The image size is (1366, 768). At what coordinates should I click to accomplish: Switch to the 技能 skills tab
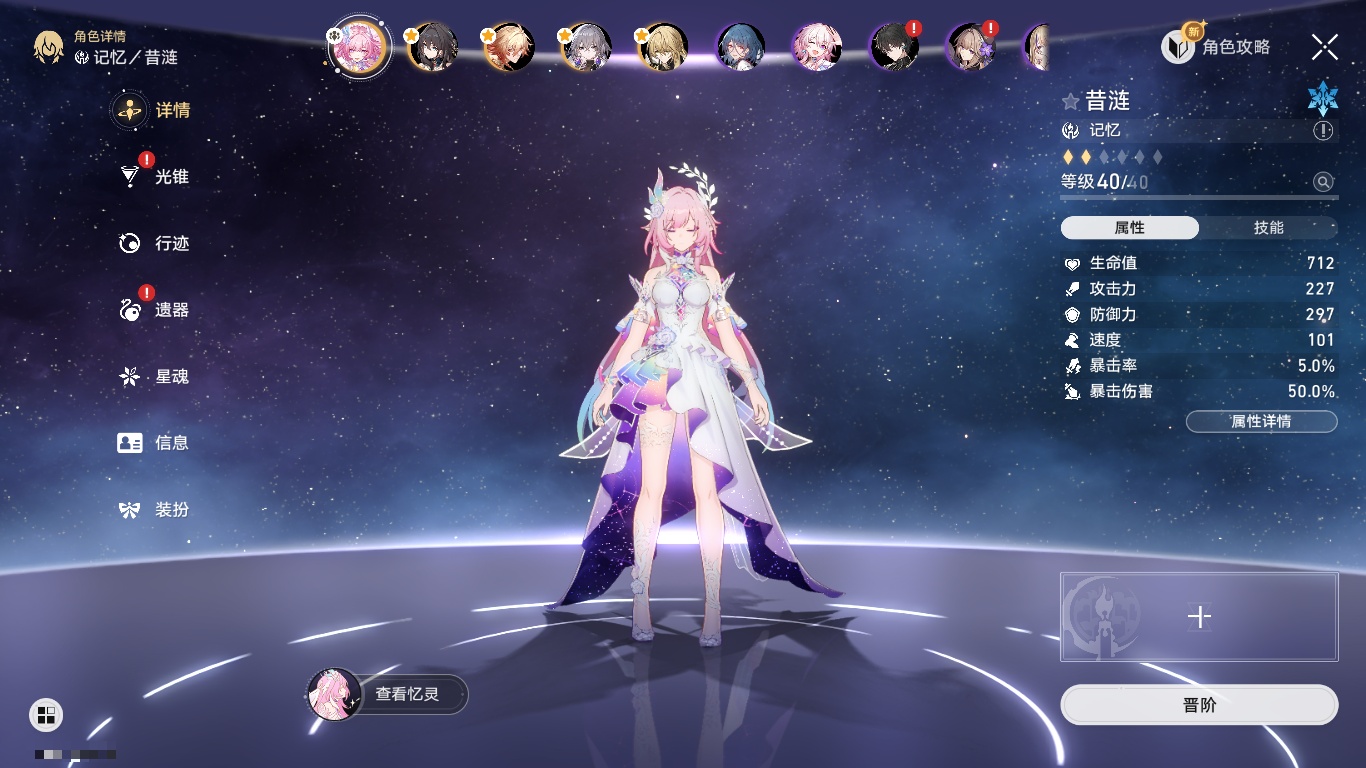pyautogui.click(x=1268, y=228)
